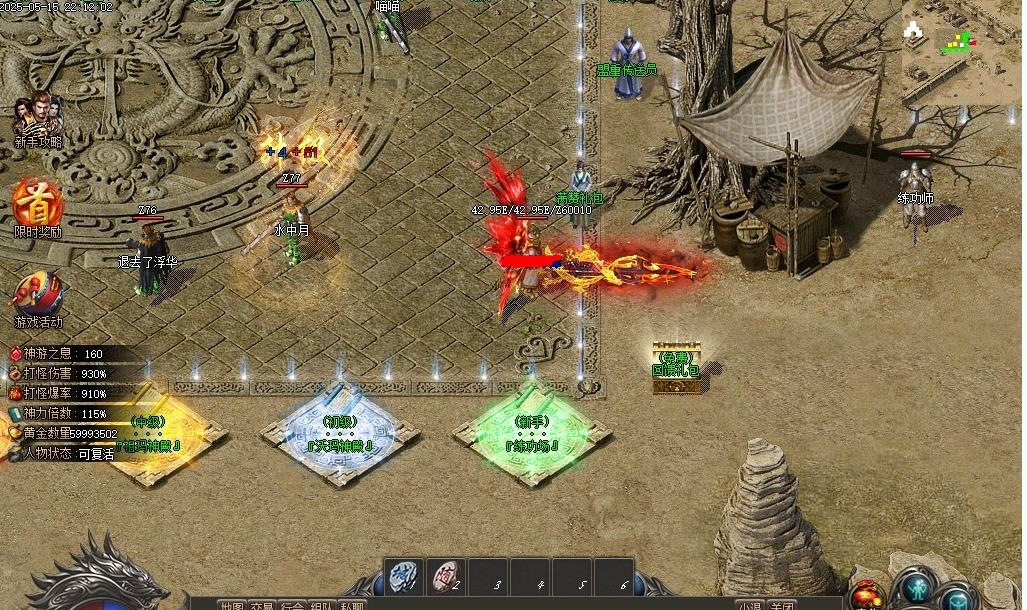The image size is (1027, 610).
Task: Open the 私聊 private chat button
Action: [x=352, y=605]
